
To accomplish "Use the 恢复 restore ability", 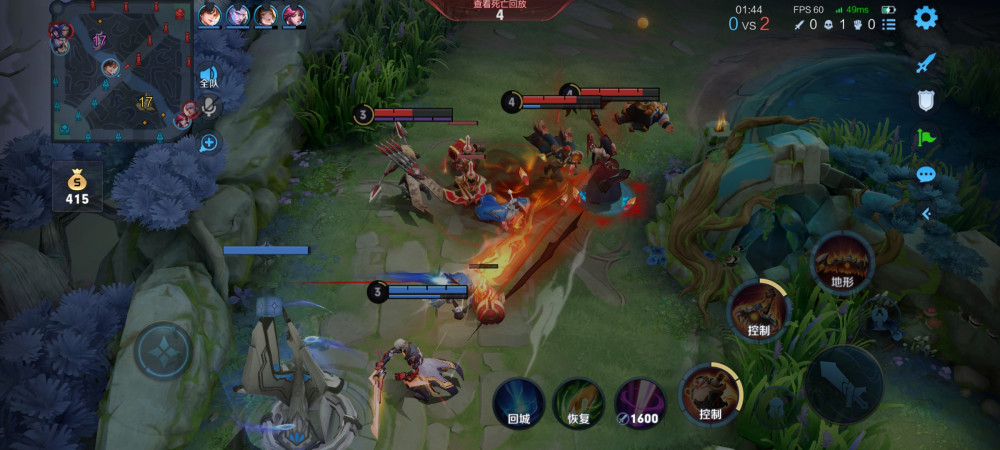I will click(x=578, y=403).
